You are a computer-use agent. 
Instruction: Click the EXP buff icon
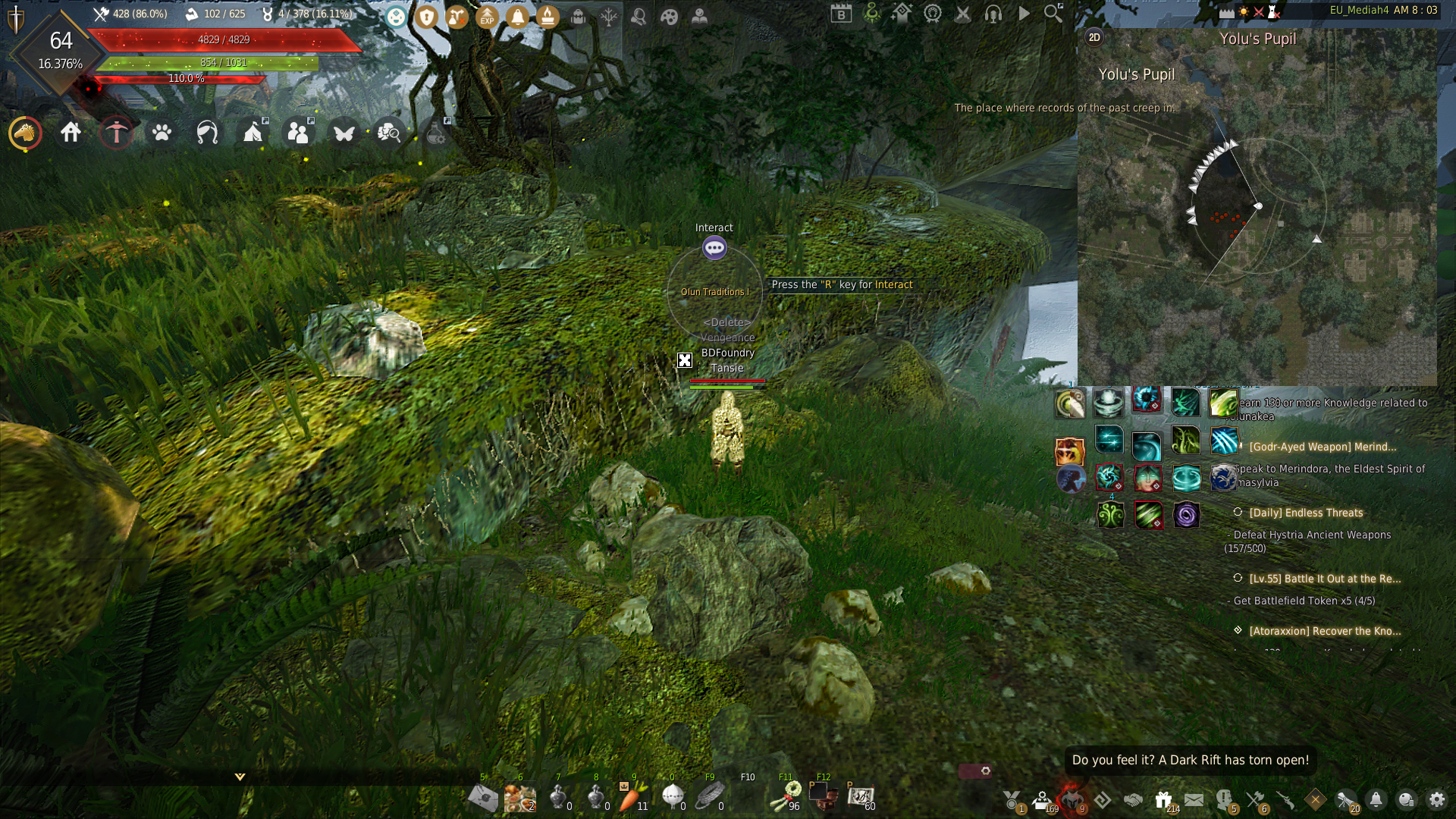tap(487, 16)
